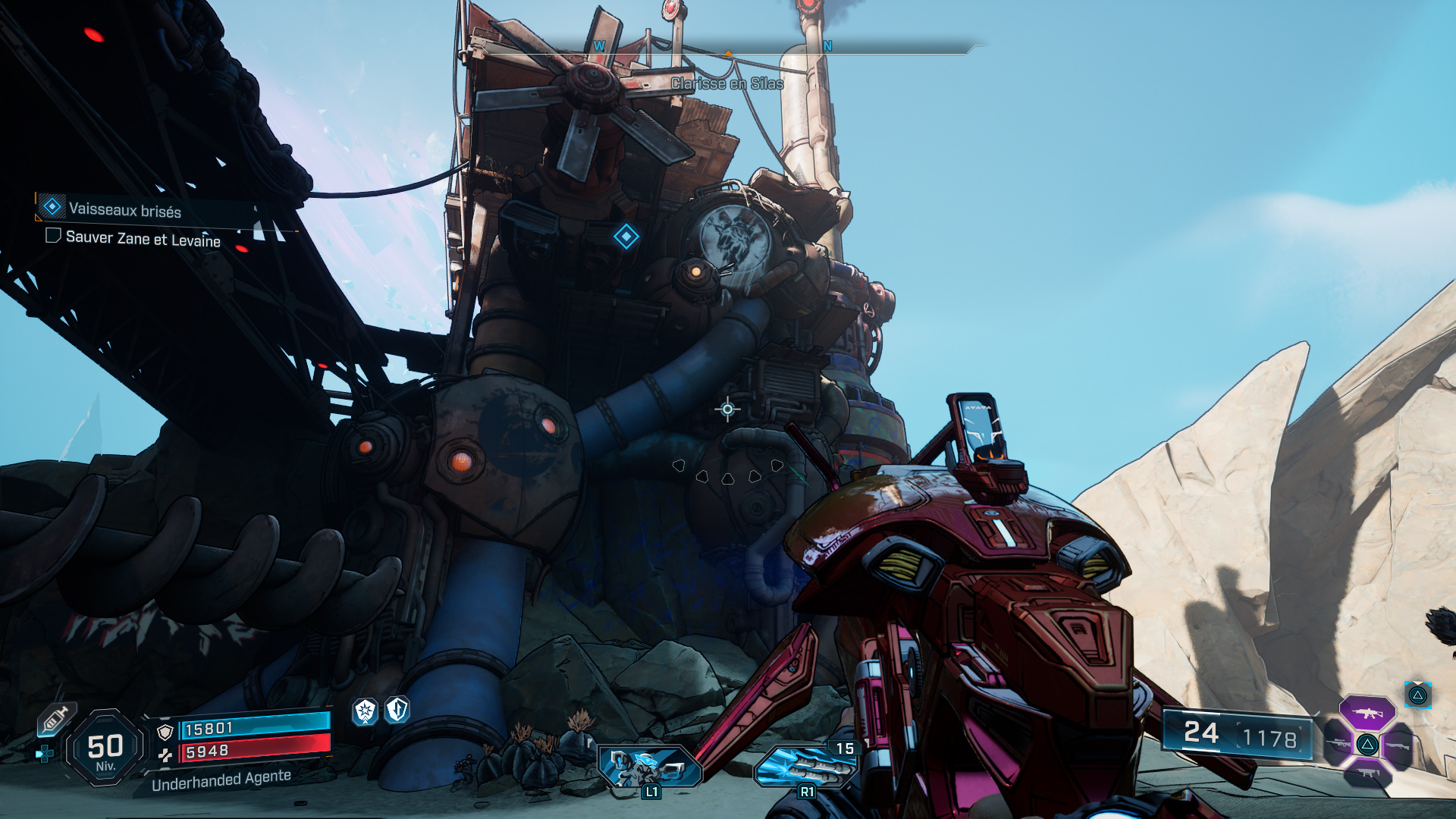Switch to the bottom SMG weapon slot
The height and width of the screenshot is (819, 1456).
click(1367, 773)
